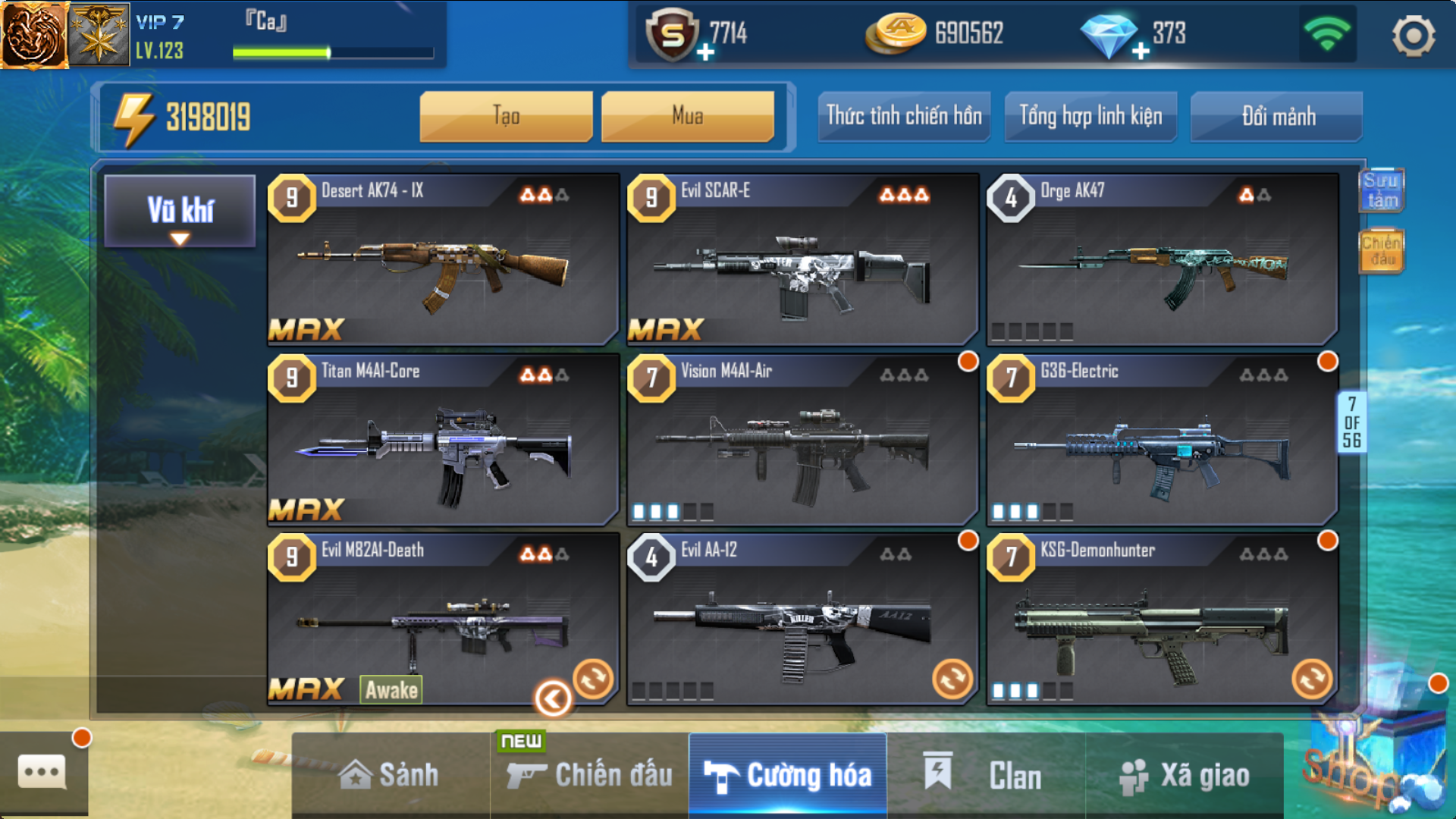Switch to the Xã giao tab
1456x819 pixels.
(x=1185, y=775)
